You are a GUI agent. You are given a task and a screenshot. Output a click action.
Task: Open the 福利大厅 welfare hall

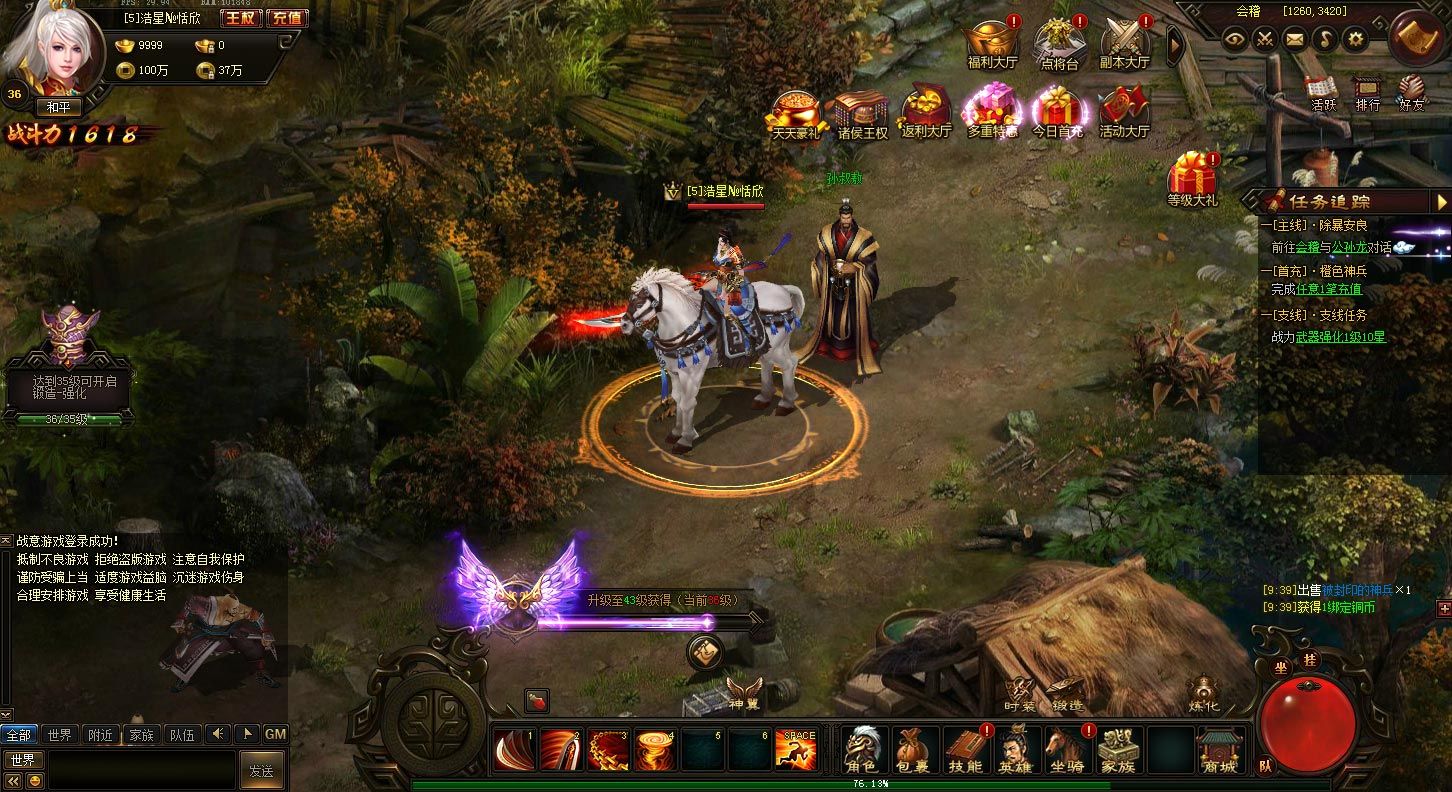tap(991, 44)
